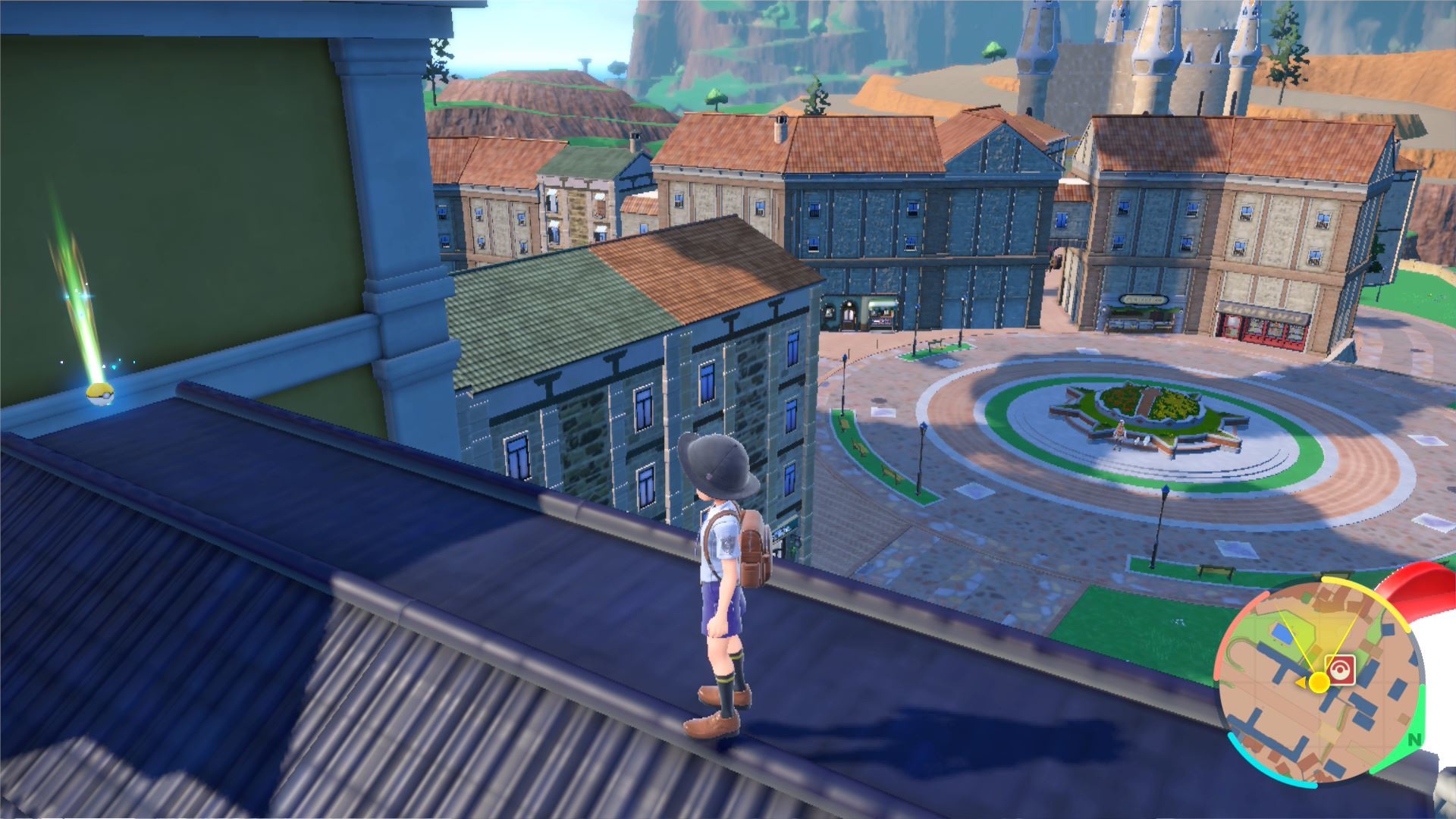The height and width of the screenshot is (819, 1456).
Task: Click the orange direction triangle beside the player dot
Action: coord(1301,682)
